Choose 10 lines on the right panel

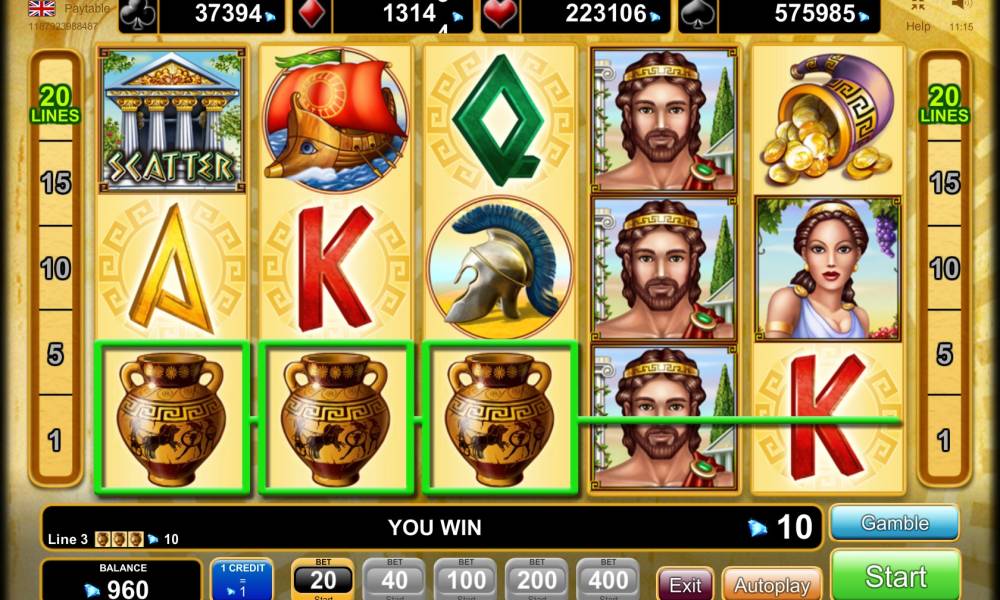[x=944, y=268]
